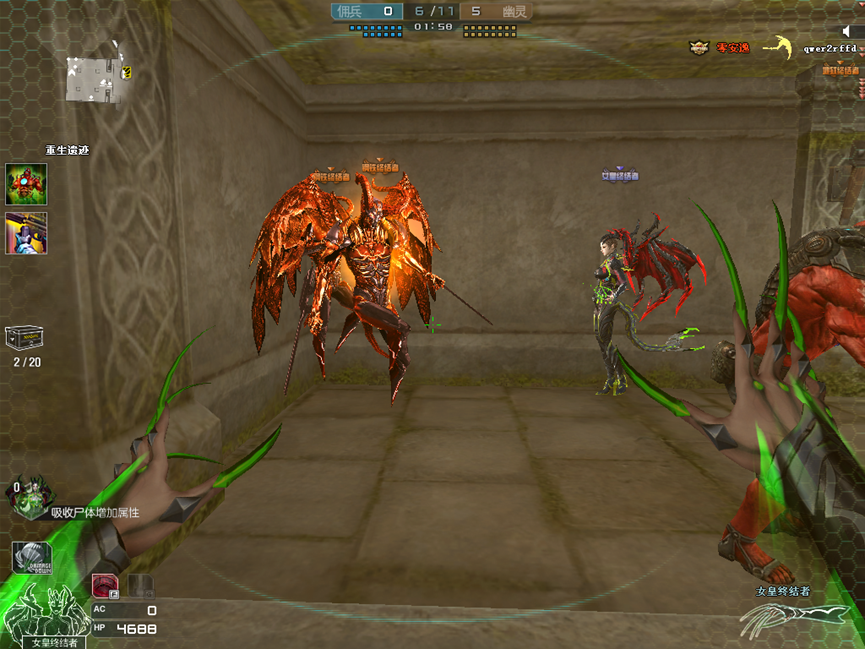Toggle the speaker sound icon
This screenshot has height=649, width=865.
click(x=846, y=31)
